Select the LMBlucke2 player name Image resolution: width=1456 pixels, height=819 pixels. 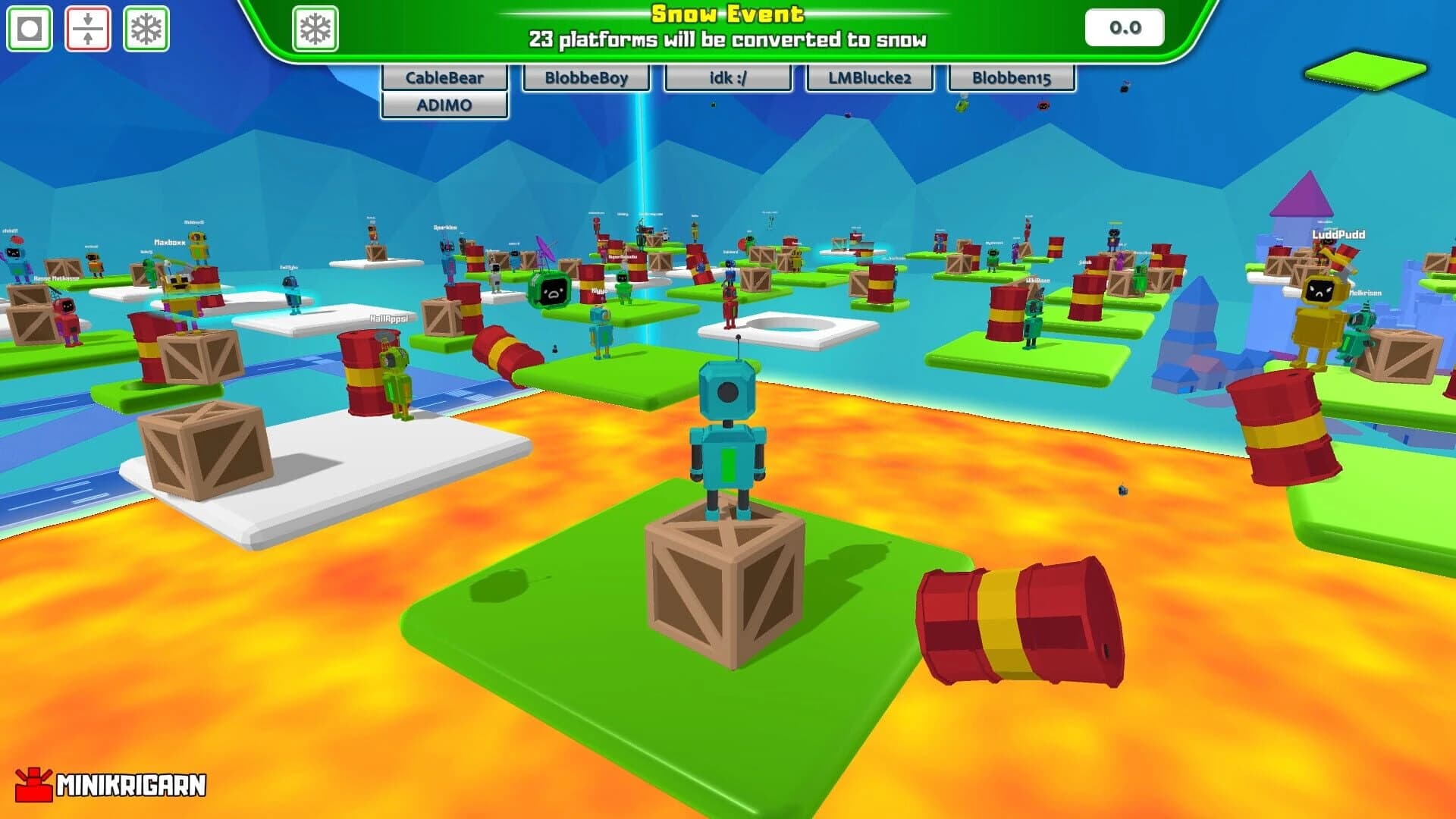pyautogui.click(x=868, y=77)
